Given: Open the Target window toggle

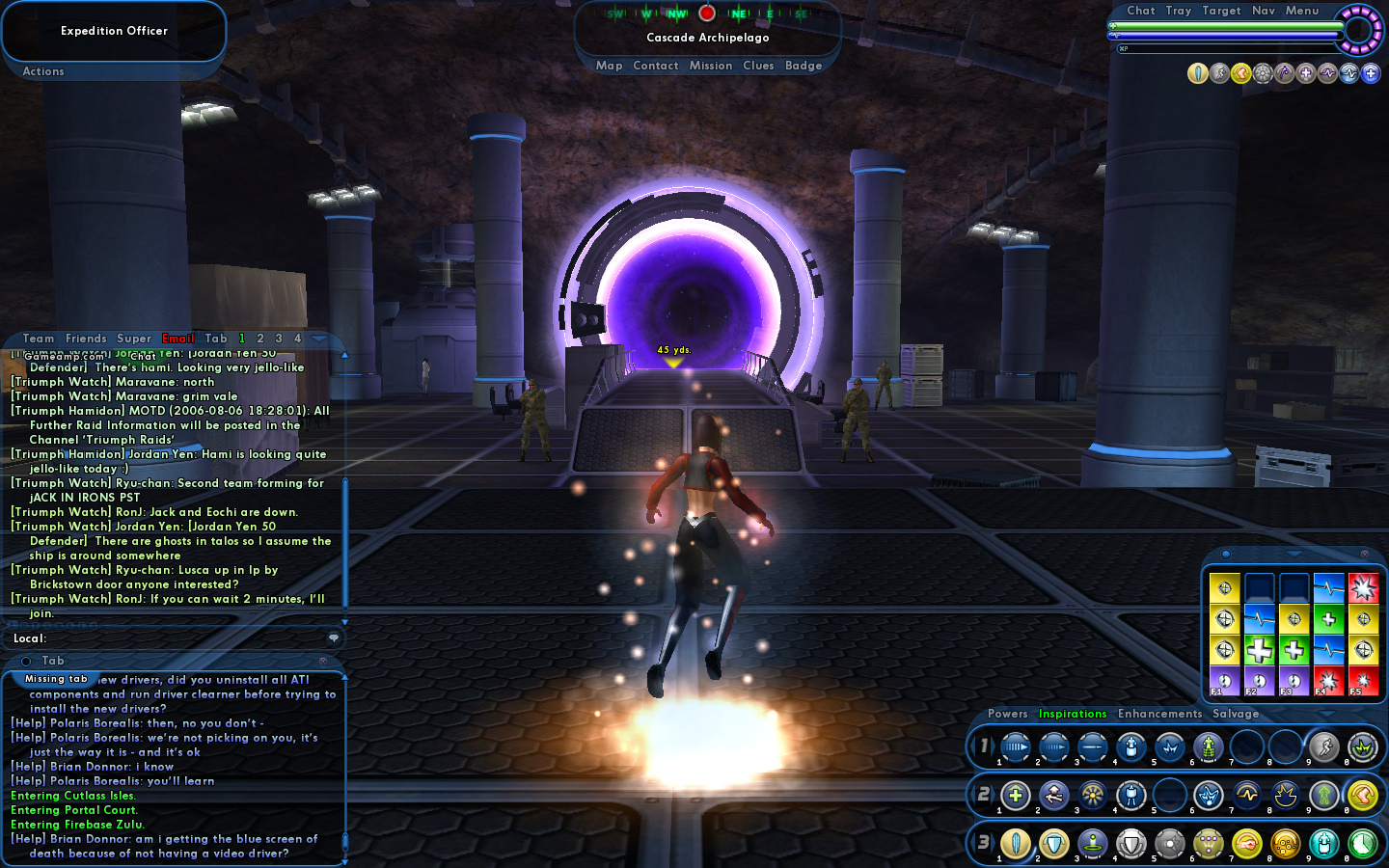Looking at the screenshot, I should click(x=1222, y=11).
